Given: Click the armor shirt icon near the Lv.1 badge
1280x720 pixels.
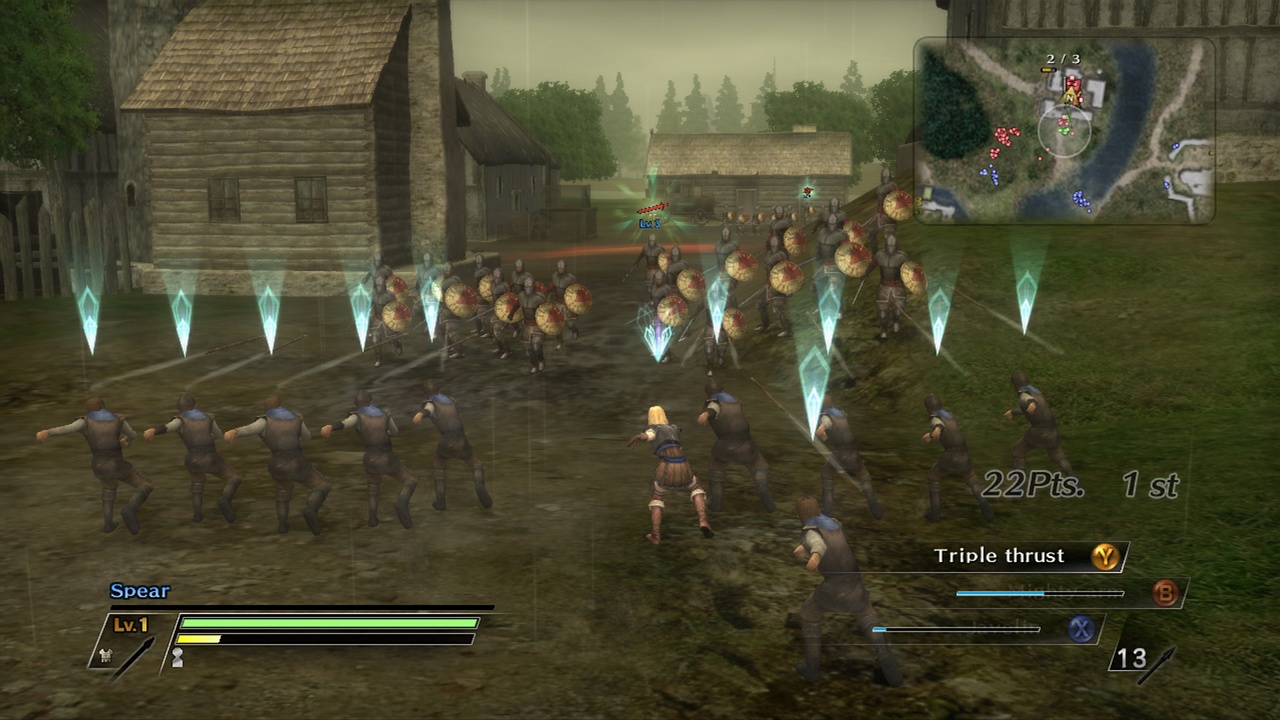Looking at the screenshot, I should click(107, 656).
